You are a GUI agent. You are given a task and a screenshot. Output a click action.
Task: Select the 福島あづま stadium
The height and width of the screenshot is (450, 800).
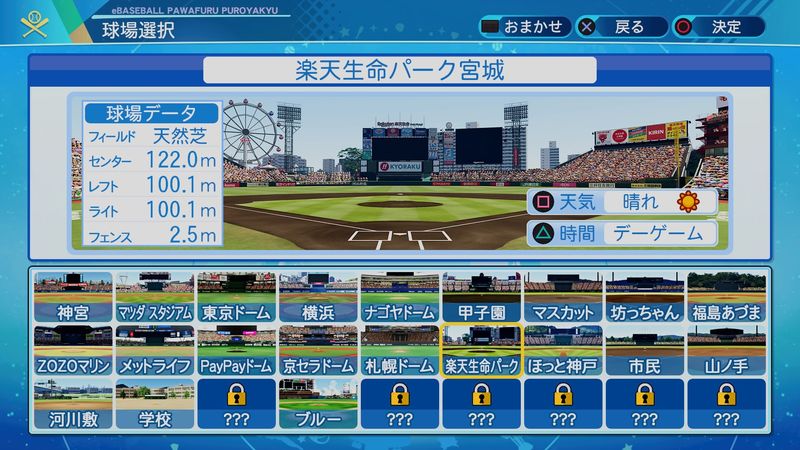pyautogui.click(x=726, y=298)
